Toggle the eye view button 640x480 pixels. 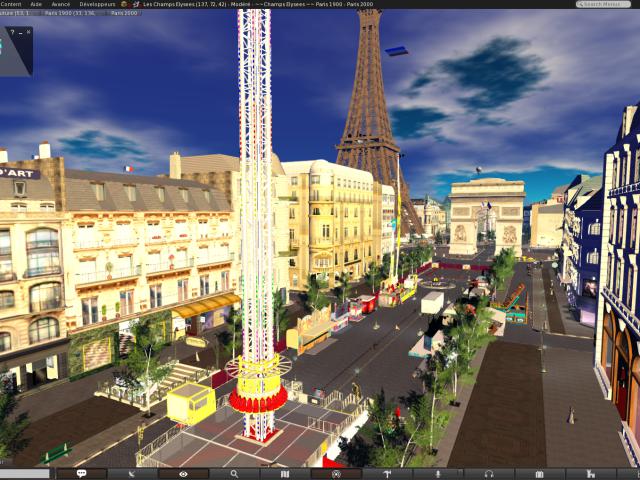pyautogui.click(x=183, y=474)
